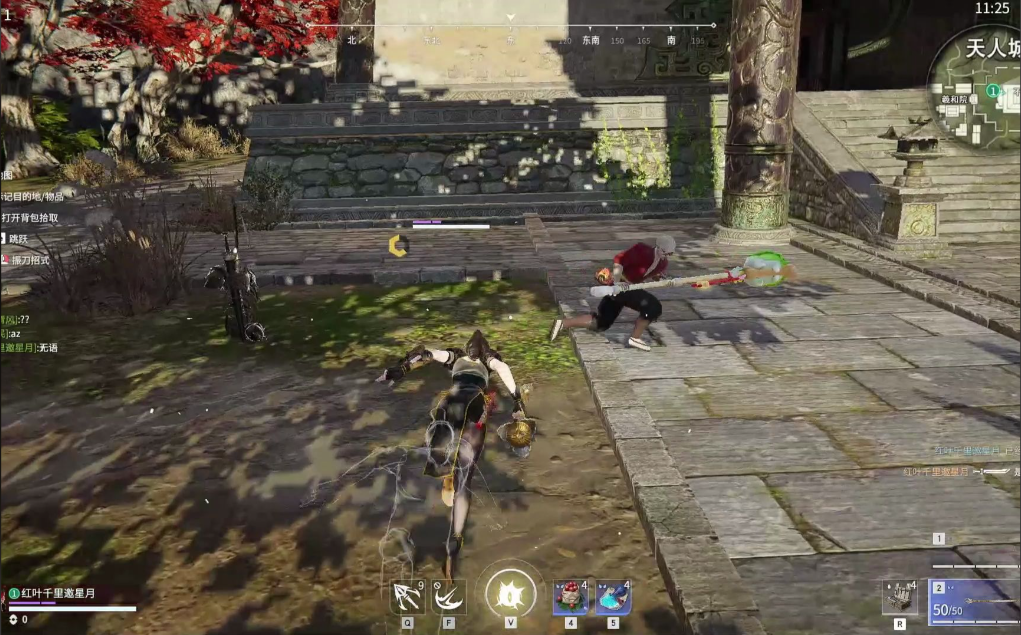Use the blue consumable item in the hotbar
This screenshot has width=1021, height=635.
(x=612, y=597)
